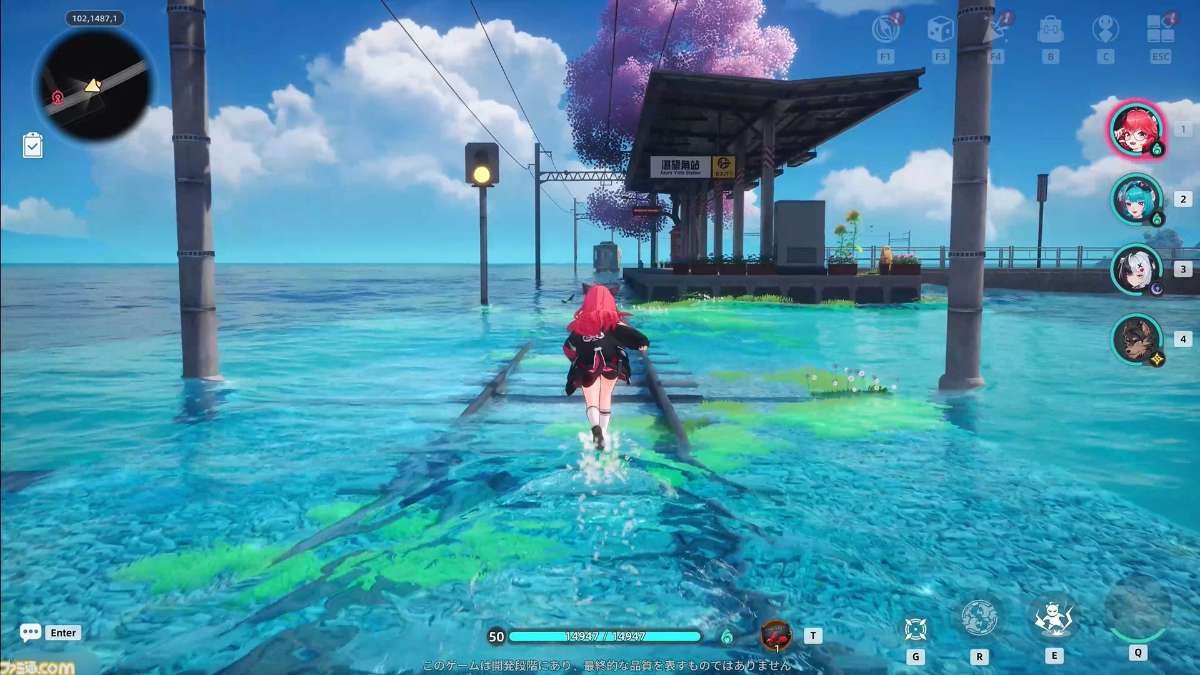Open the circular minimap
Image resolution: width=1200 pixels, height=675 pixels.
coord(93,84)
